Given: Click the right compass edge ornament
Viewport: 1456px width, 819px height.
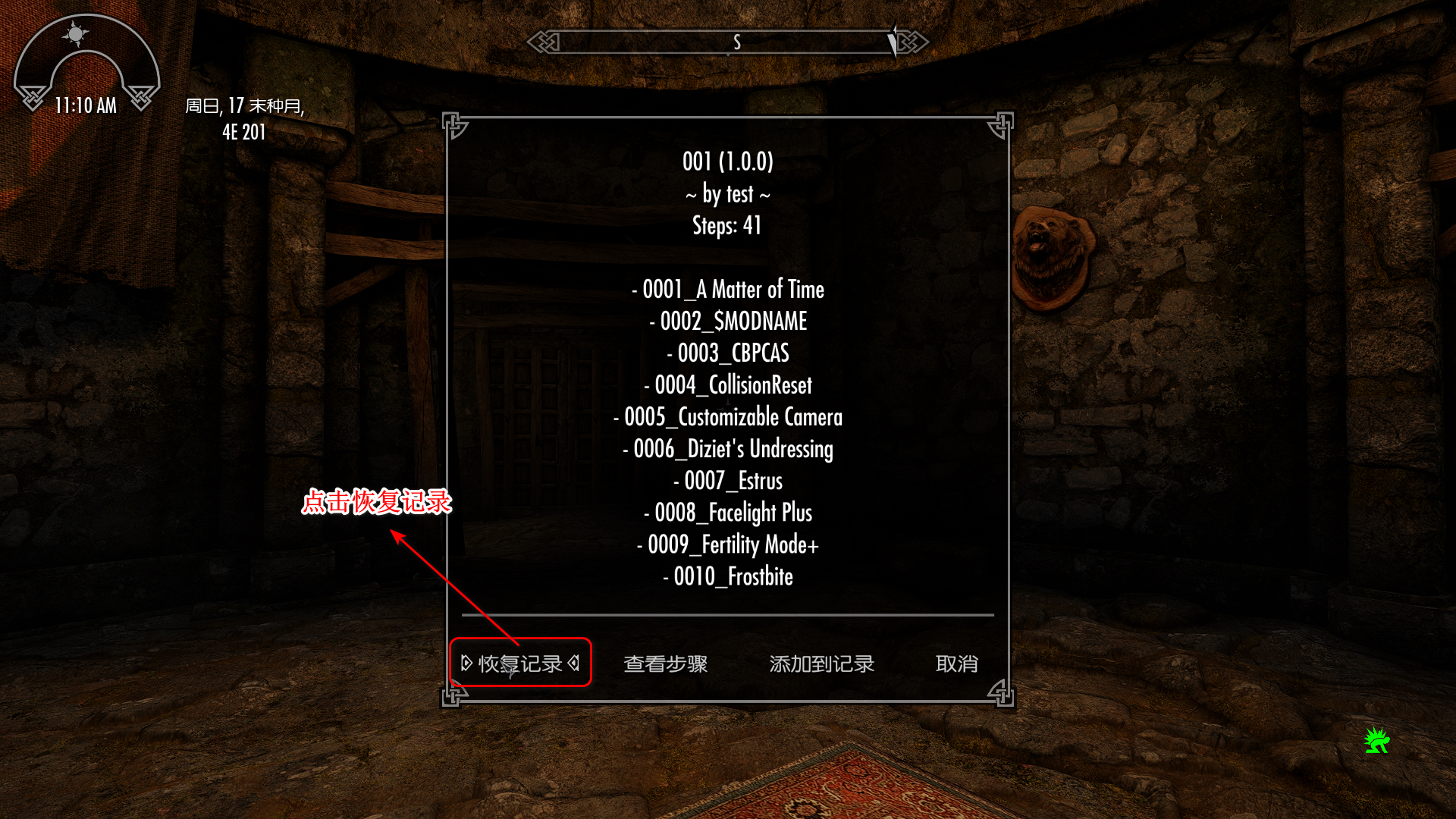Looking at the screenshot, I should [x=914, y=42].
